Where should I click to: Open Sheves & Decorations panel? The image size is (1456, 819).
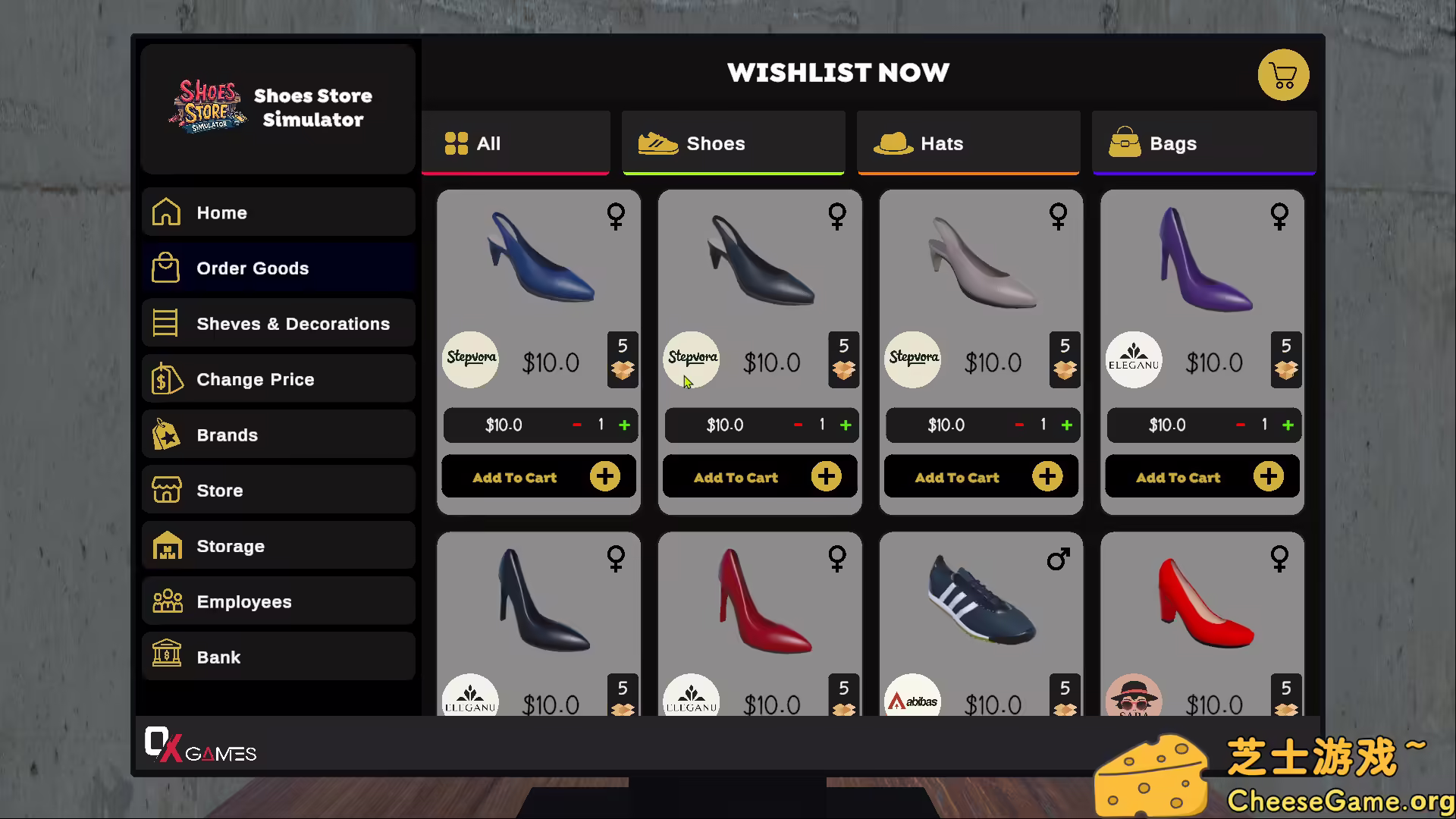tap(165, 323)
